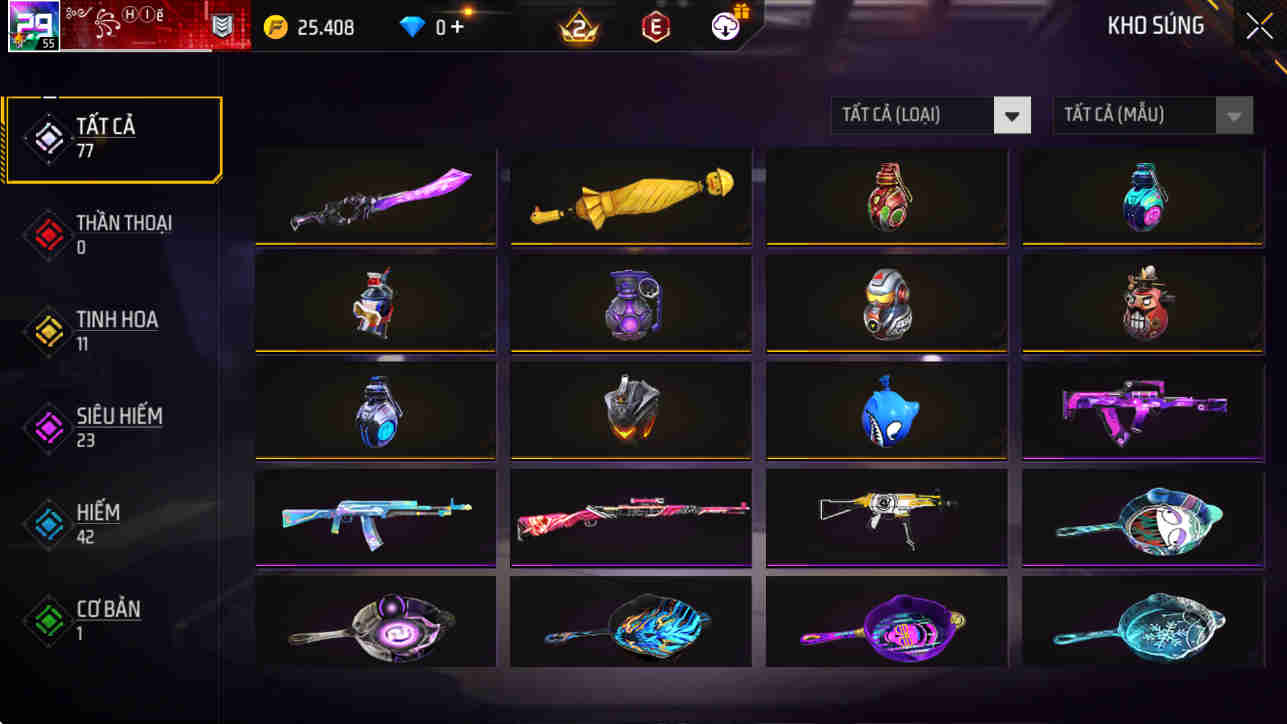Click the gold coin currency icon
The height and width of the screenshot is (724, 1287).
coord(277,27)
